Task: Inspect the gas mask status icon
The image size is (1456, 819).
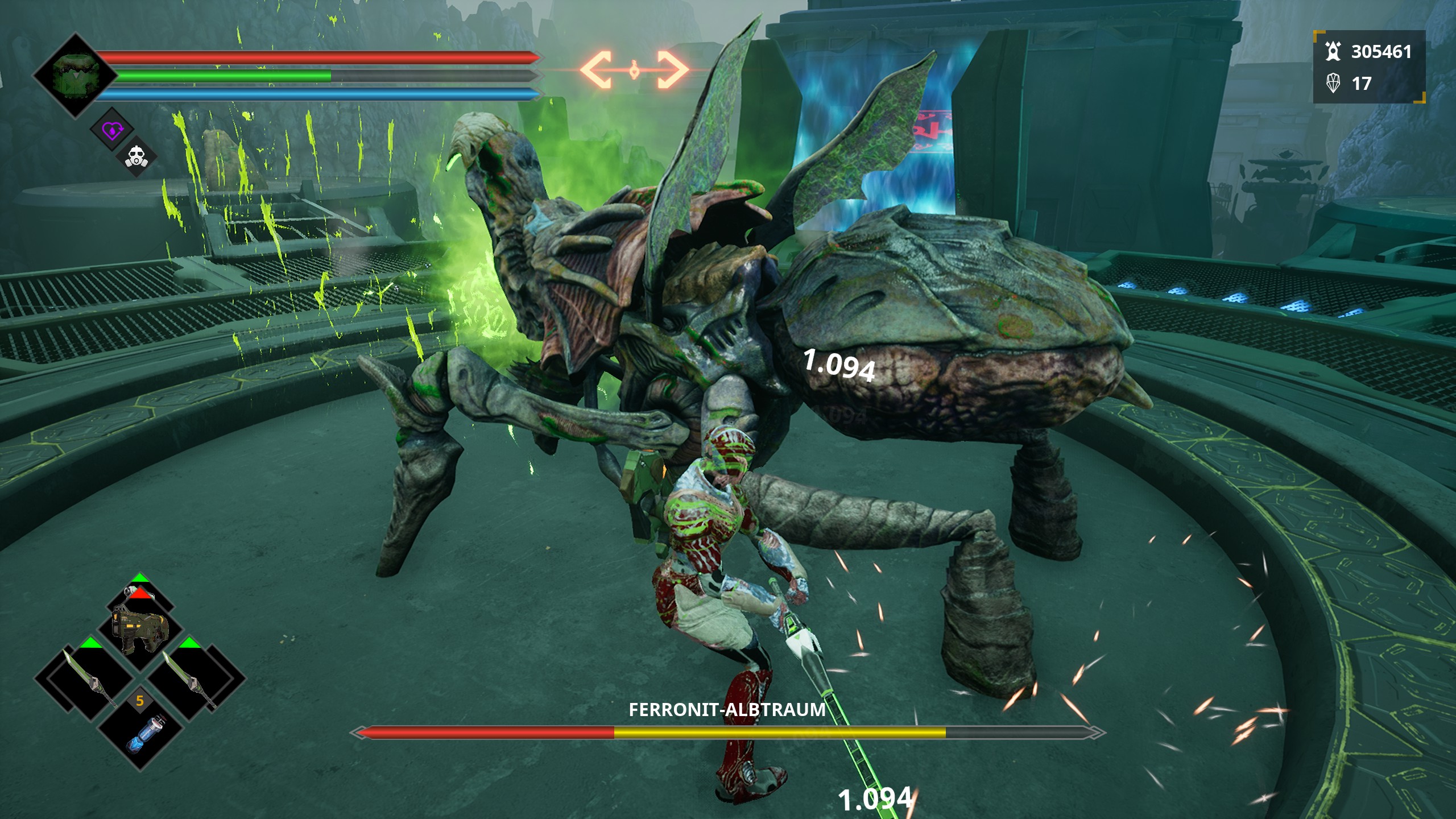Action: pos(136,156)
